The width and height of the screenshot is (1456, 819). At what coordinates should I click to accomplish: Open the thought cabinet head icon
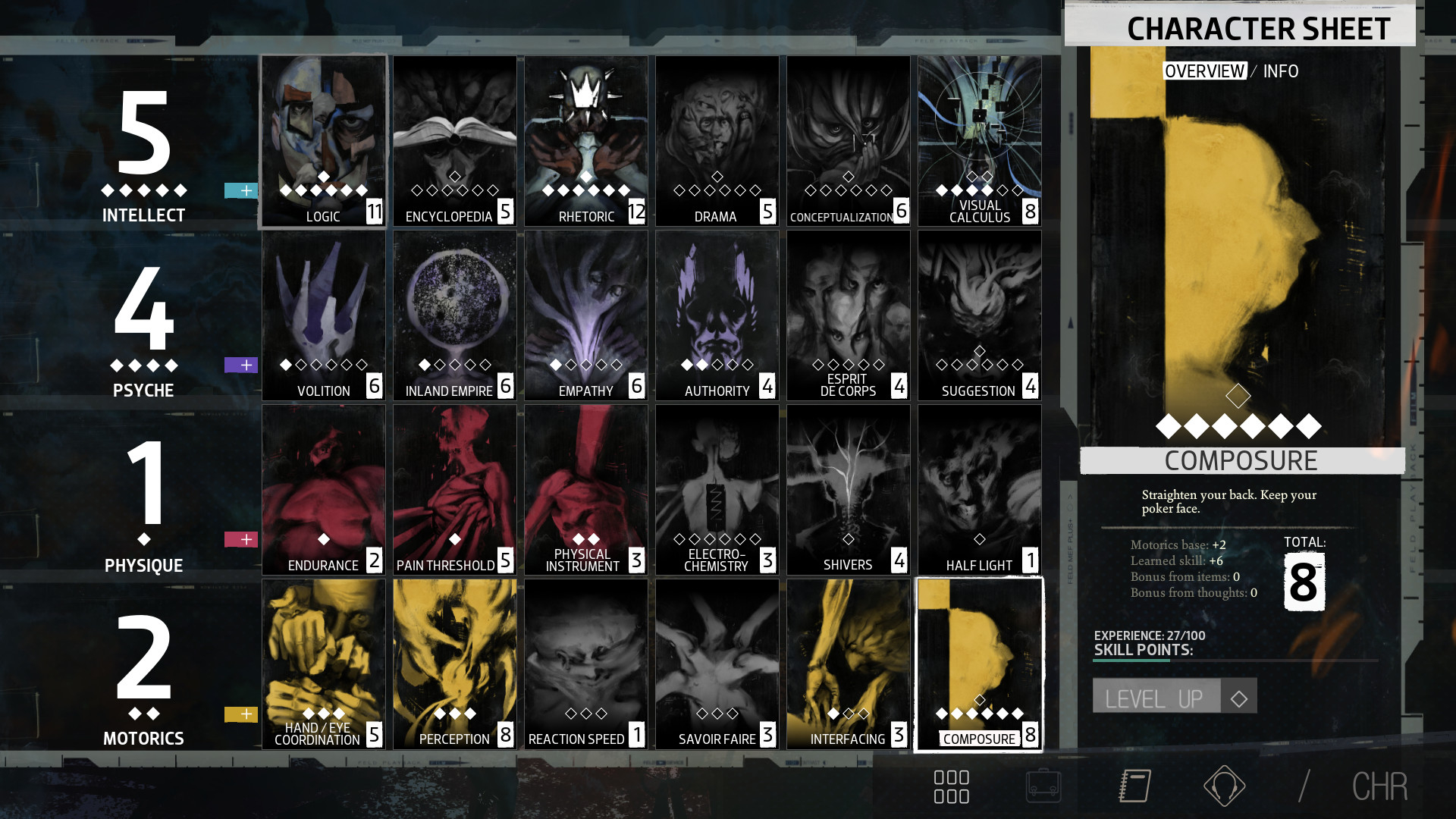(1224, 786)
